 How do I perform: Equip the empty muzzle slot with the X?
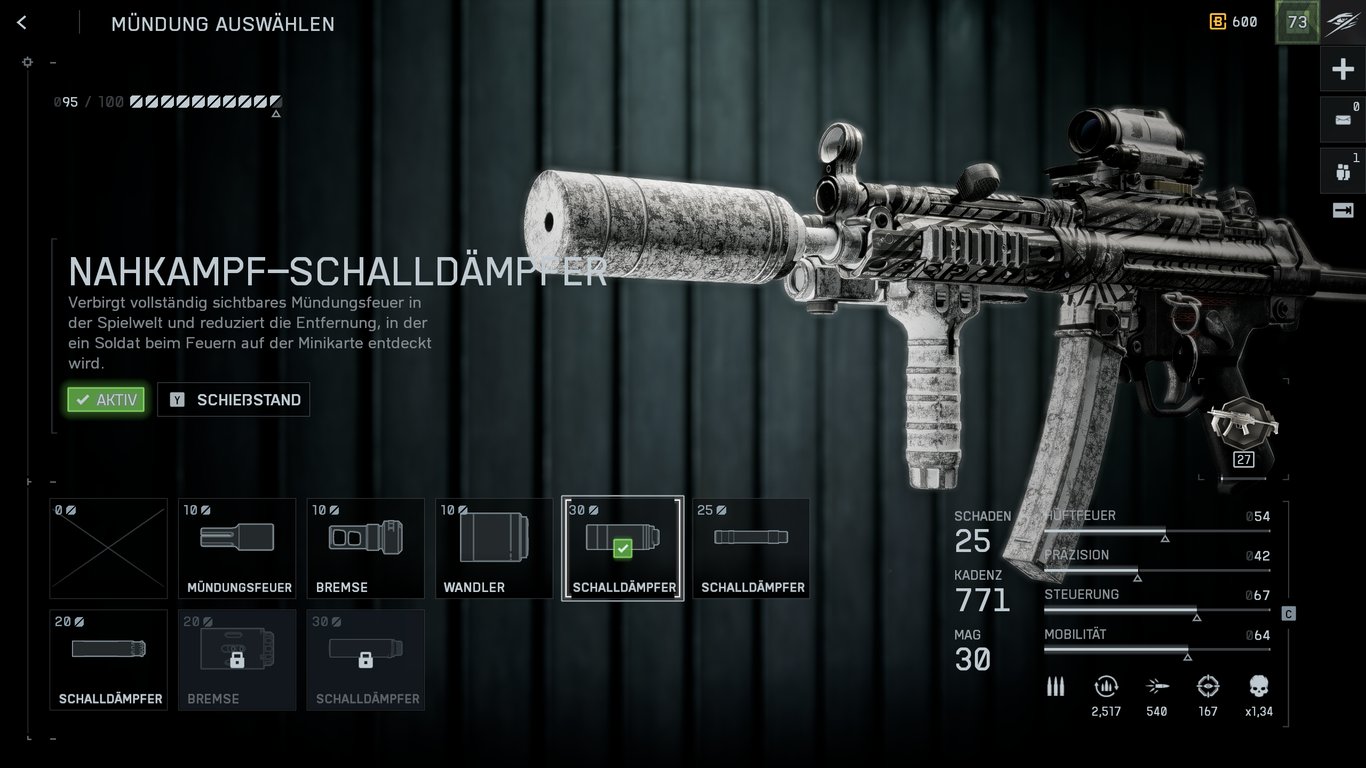[x=108, y=548]
